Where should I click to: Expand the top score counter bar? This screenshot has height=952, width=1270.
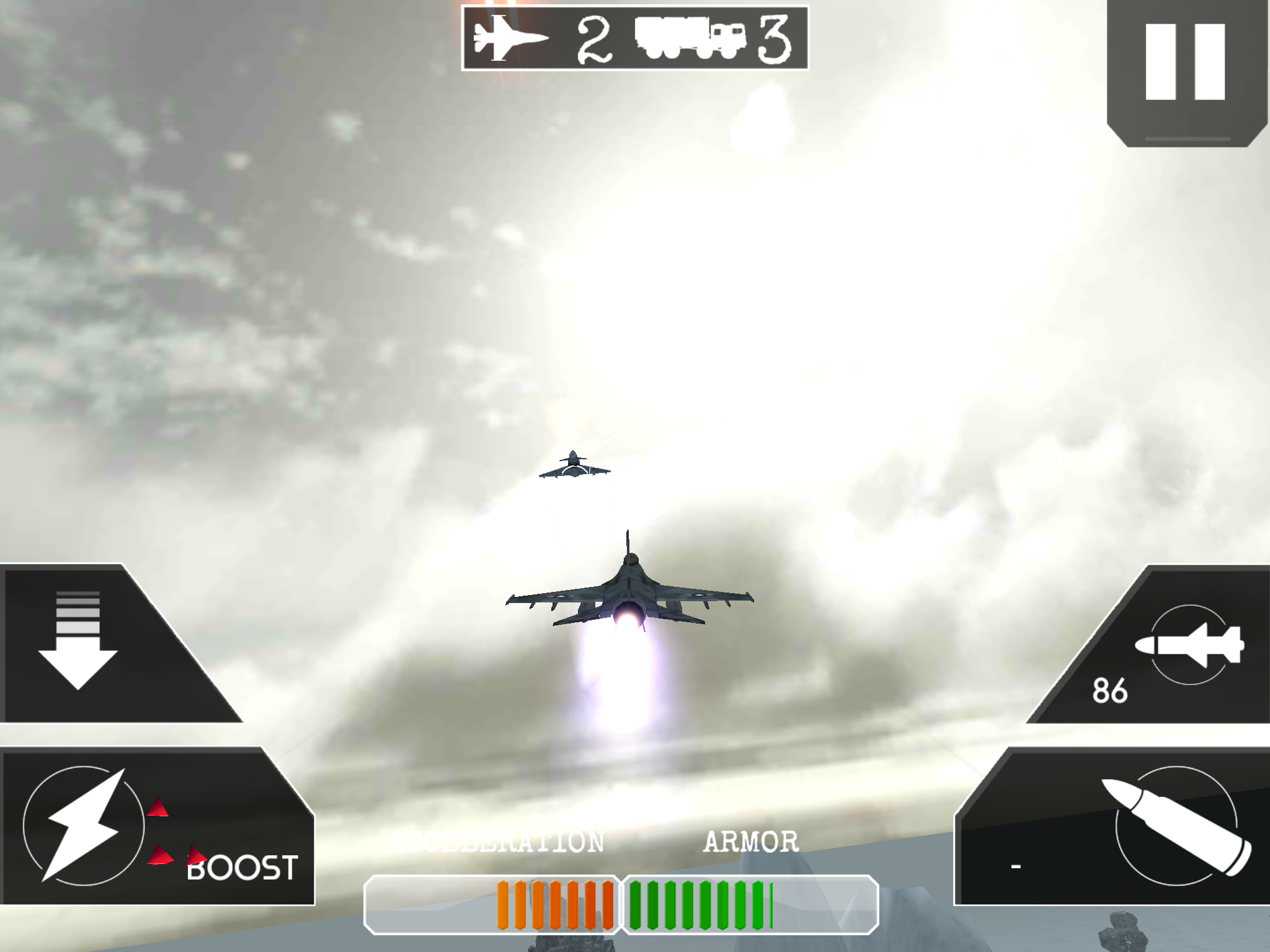(635, 37)
